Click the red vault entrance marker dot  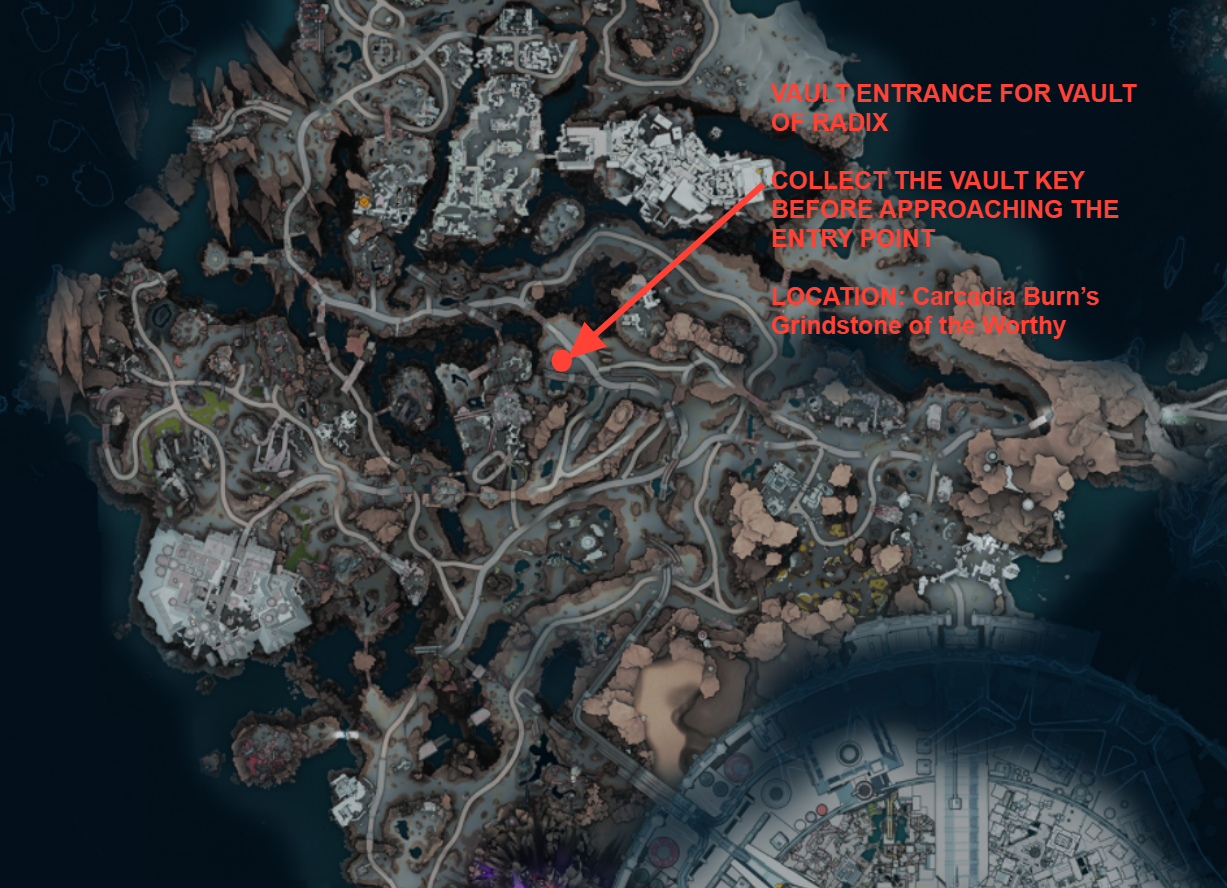pyautogui.click(x=562, y=361)
